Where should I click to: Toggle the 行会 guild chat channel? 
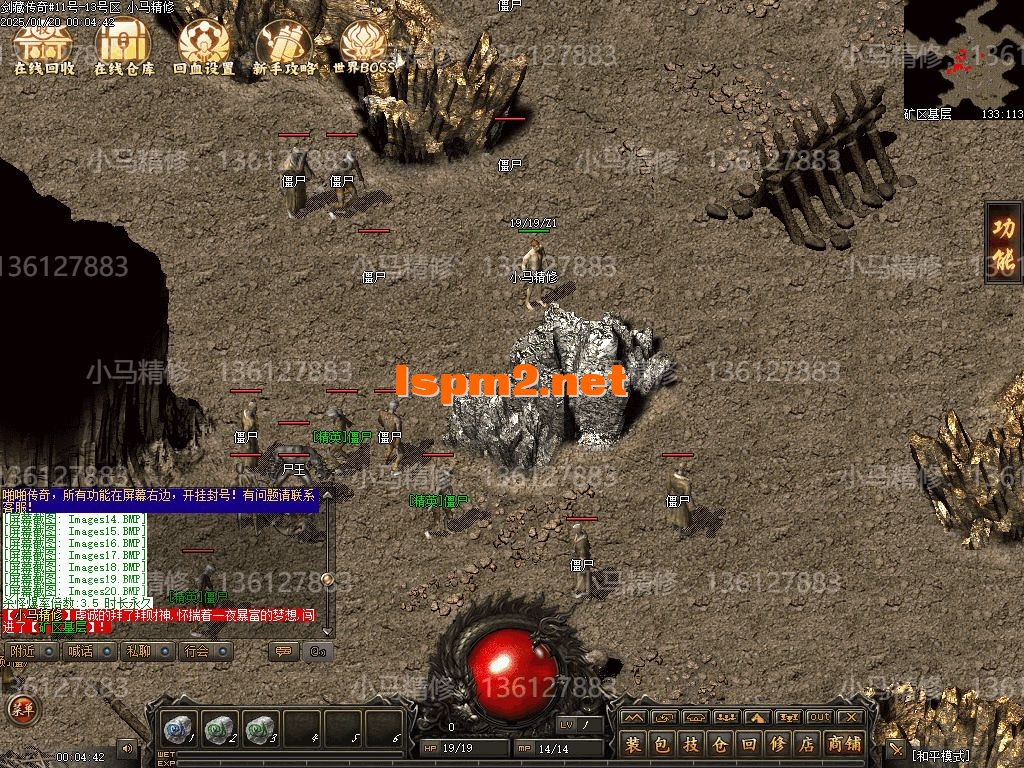(x=196, y=651)
